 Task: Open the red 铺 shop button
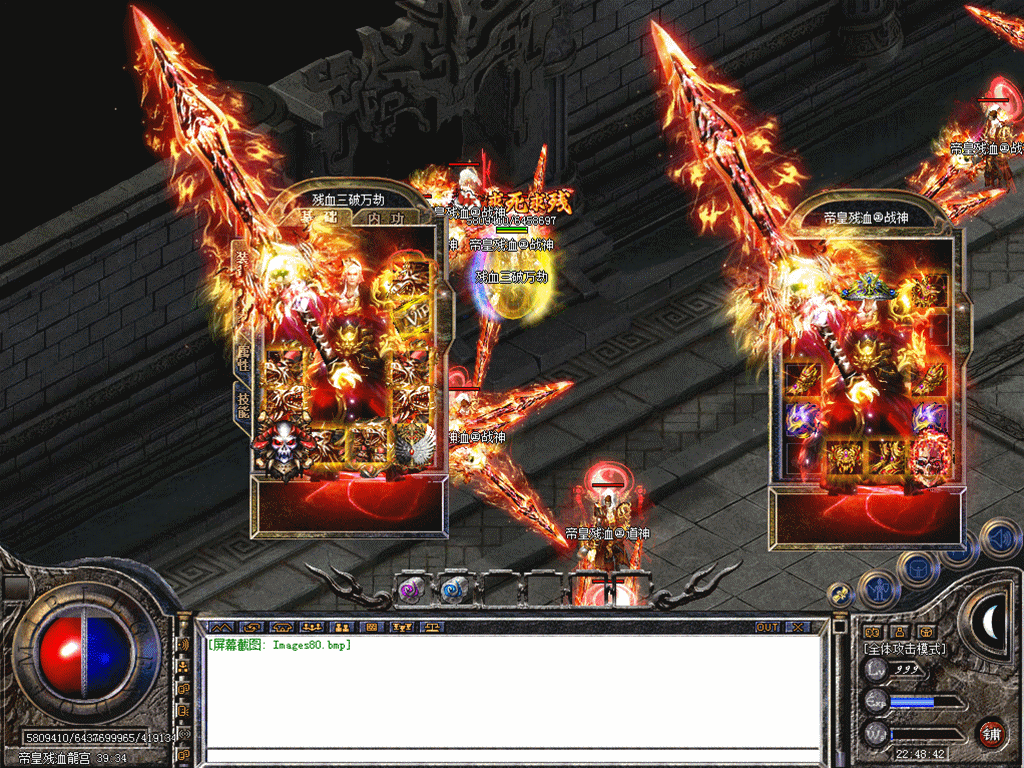tap(991, 733)
